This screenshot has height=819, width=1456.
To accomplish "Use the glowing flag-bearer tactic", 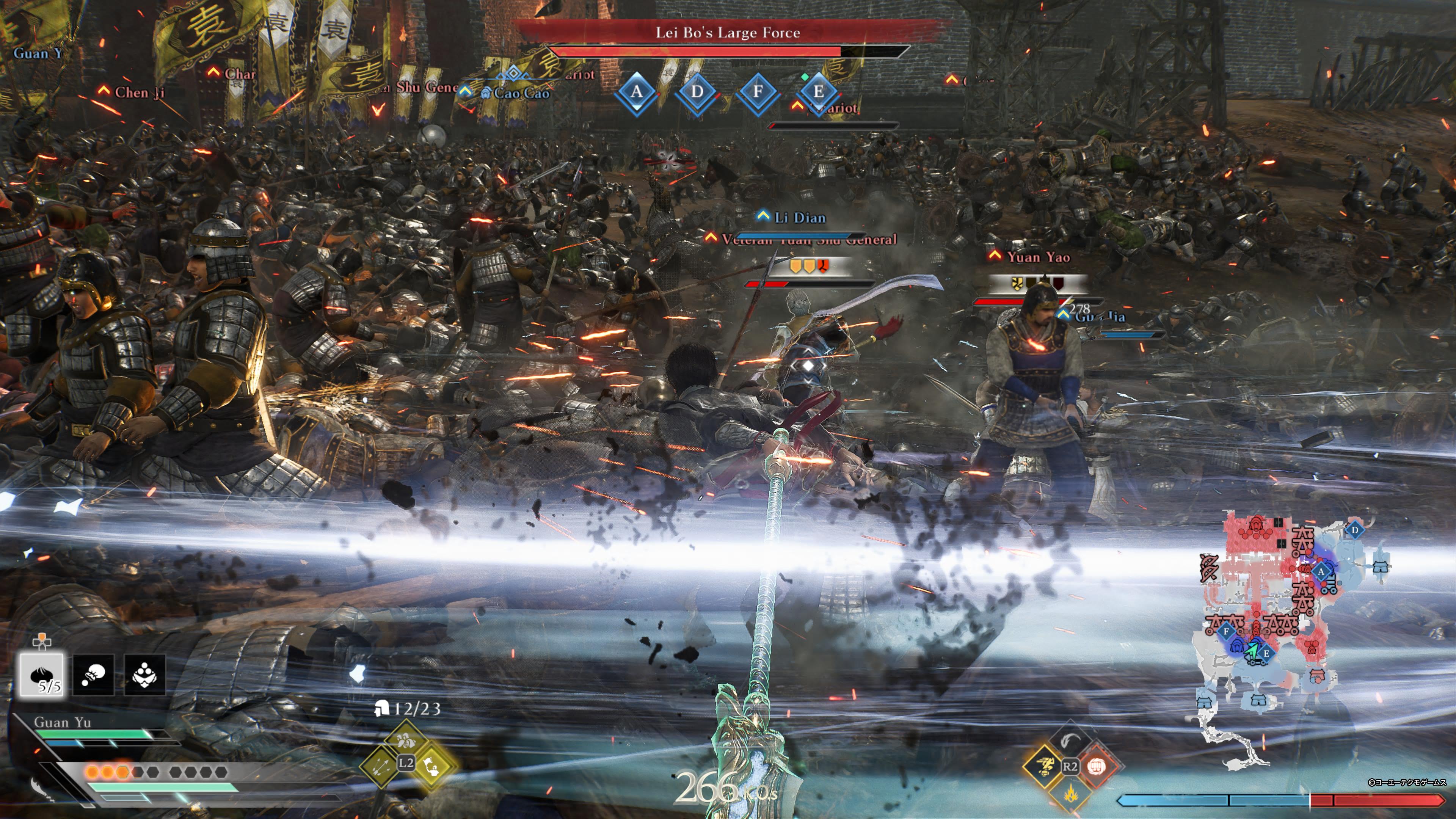I will pyautogui.click(x=432, y=766).
